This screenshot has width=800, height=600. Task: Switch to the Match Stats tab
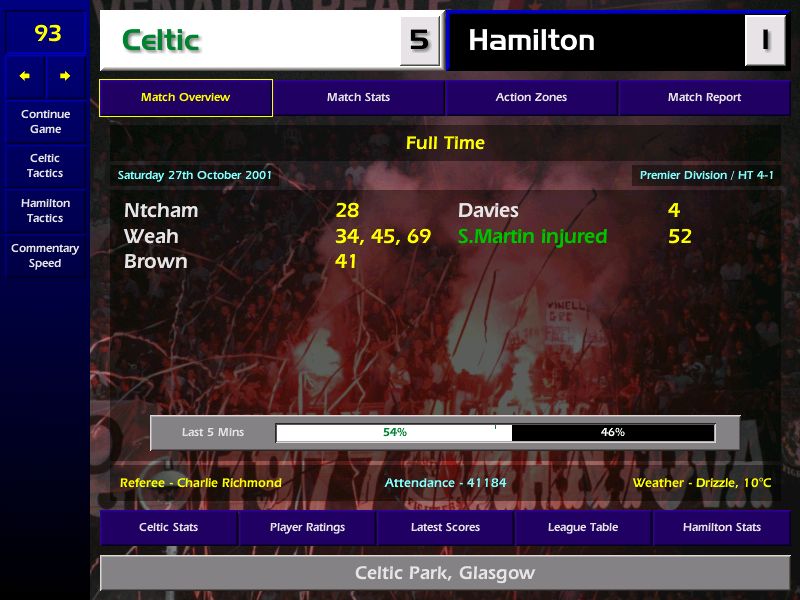(358, 98)
